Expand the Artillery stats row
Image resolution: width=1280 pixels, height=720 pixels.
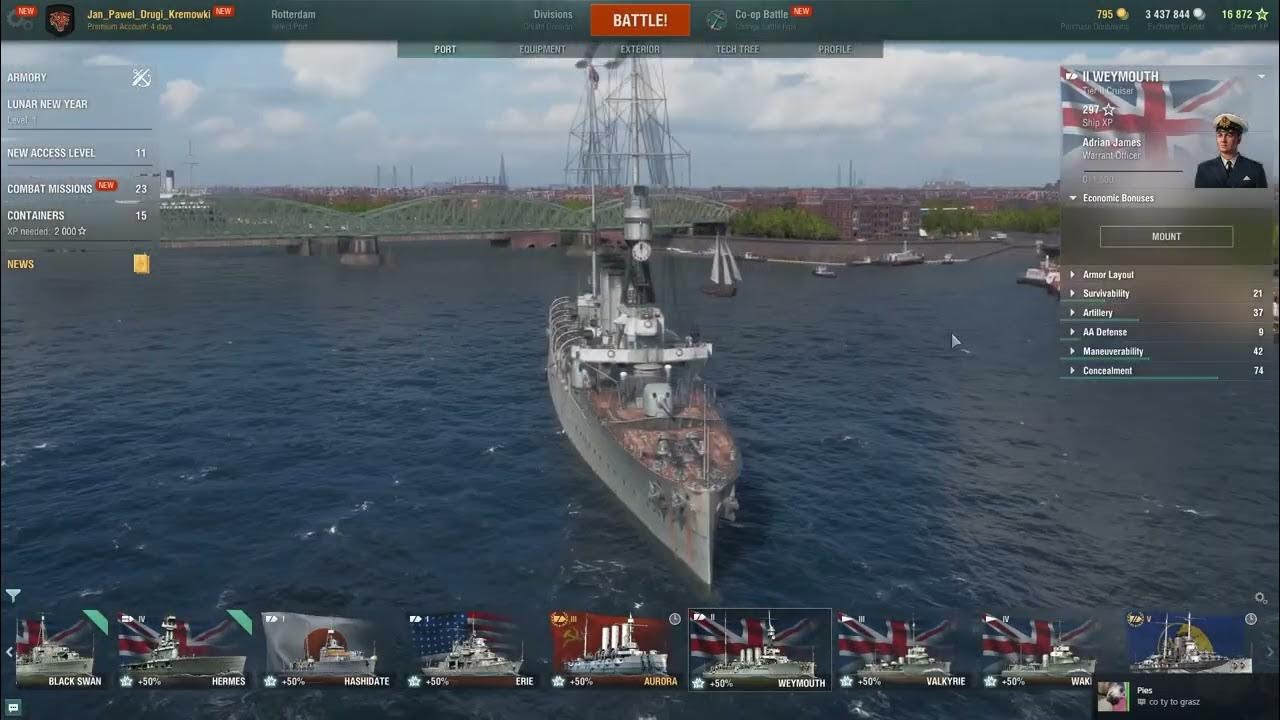[1097, 313]
